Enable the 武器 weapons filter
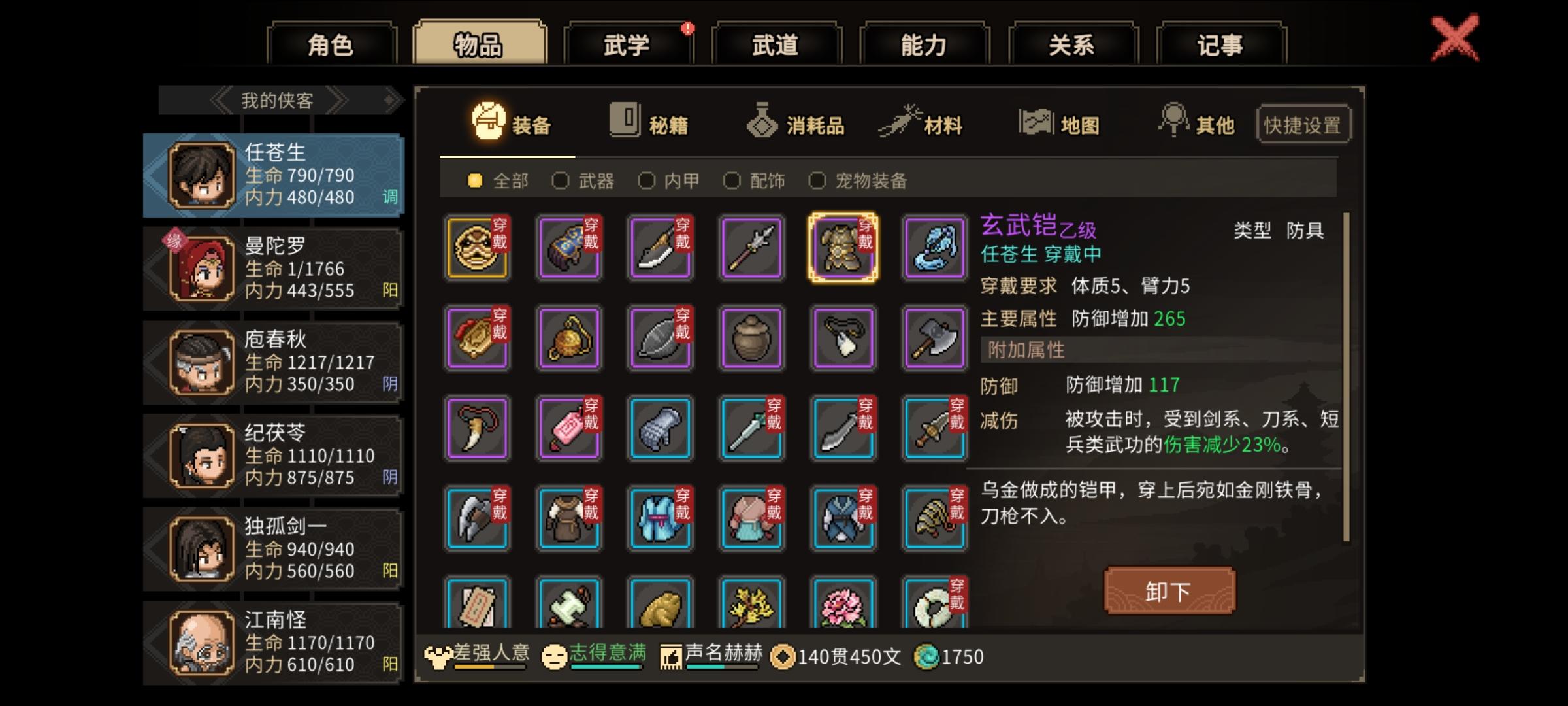This screenshot has width=1568, height=706. [x=561, y=181]
